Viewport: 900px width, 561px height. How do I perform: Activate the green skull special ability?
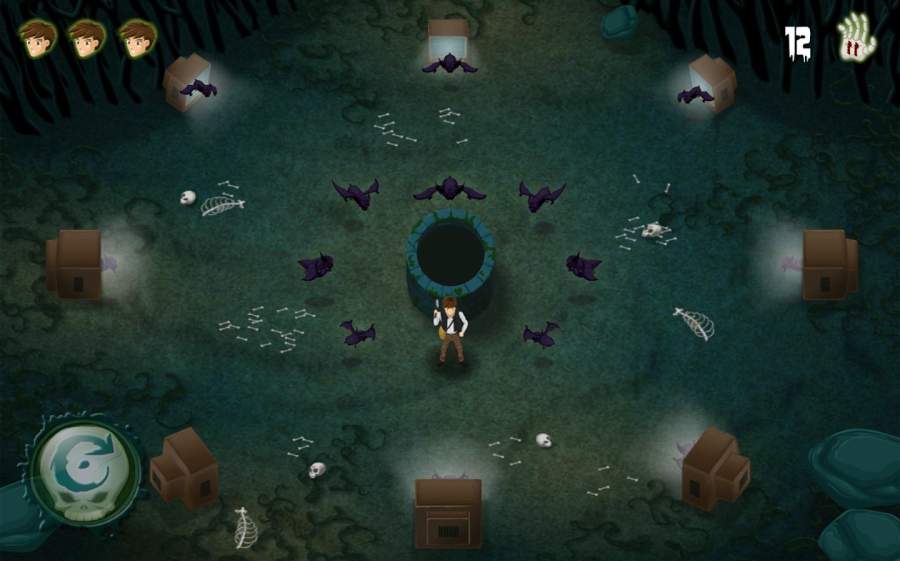(x=85, y=467)
